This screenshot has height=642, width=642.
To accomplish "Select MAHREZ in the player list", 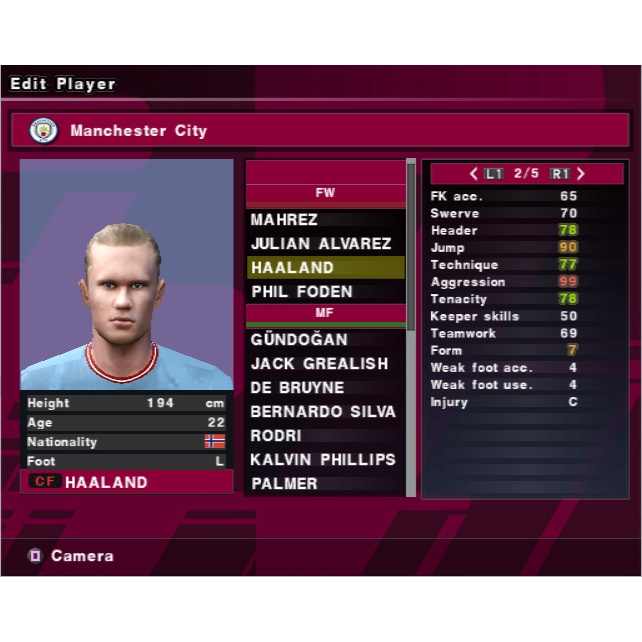I will [325, 220].
